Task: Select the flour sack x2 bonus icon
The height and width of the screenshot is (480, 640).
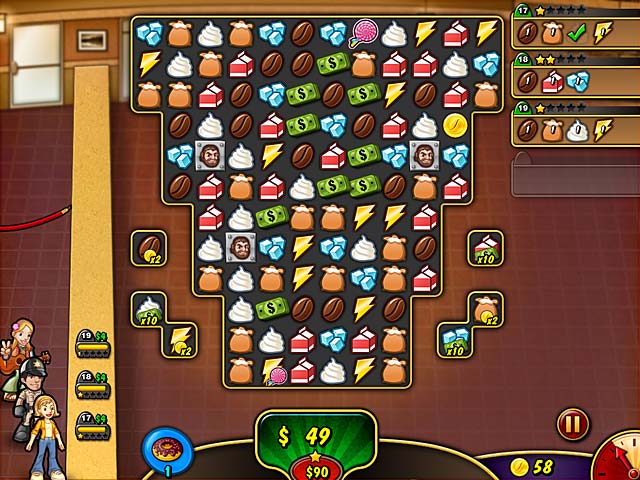Action: (486, 309)
